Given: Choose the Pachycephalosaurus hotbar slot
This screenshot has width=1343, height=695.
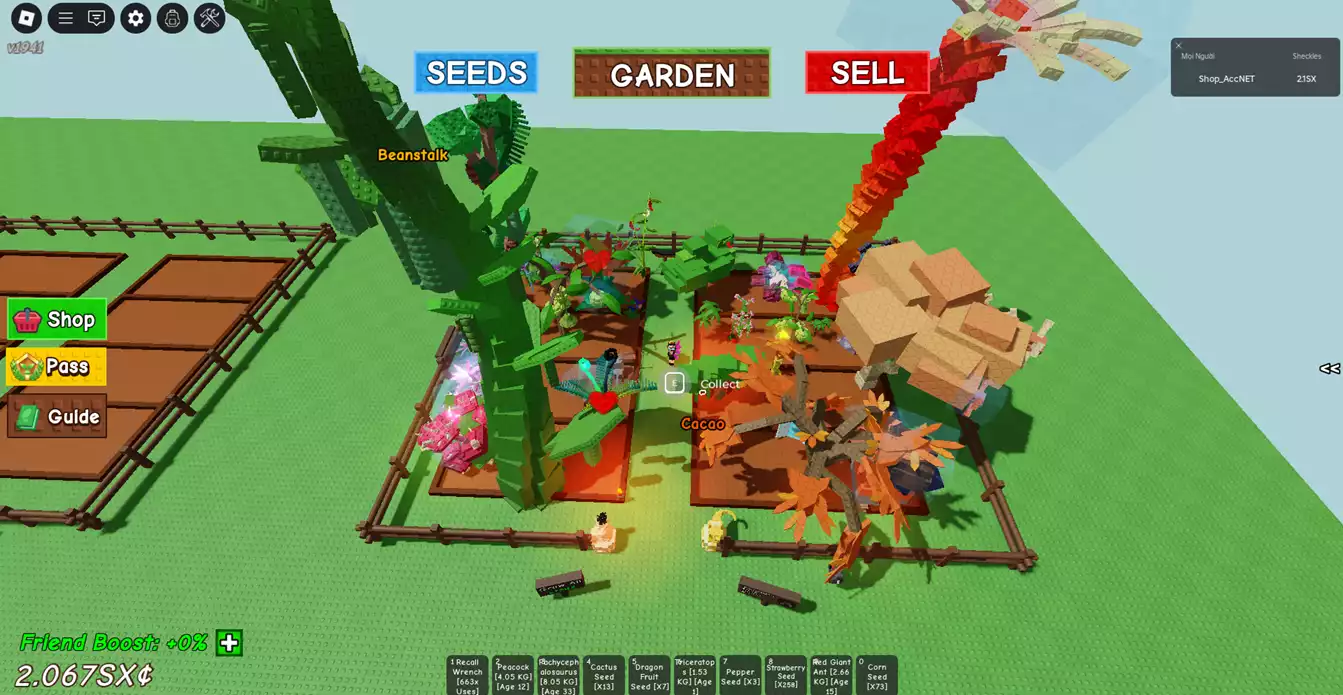Looking at the screenshot, I should coord(558,675).
